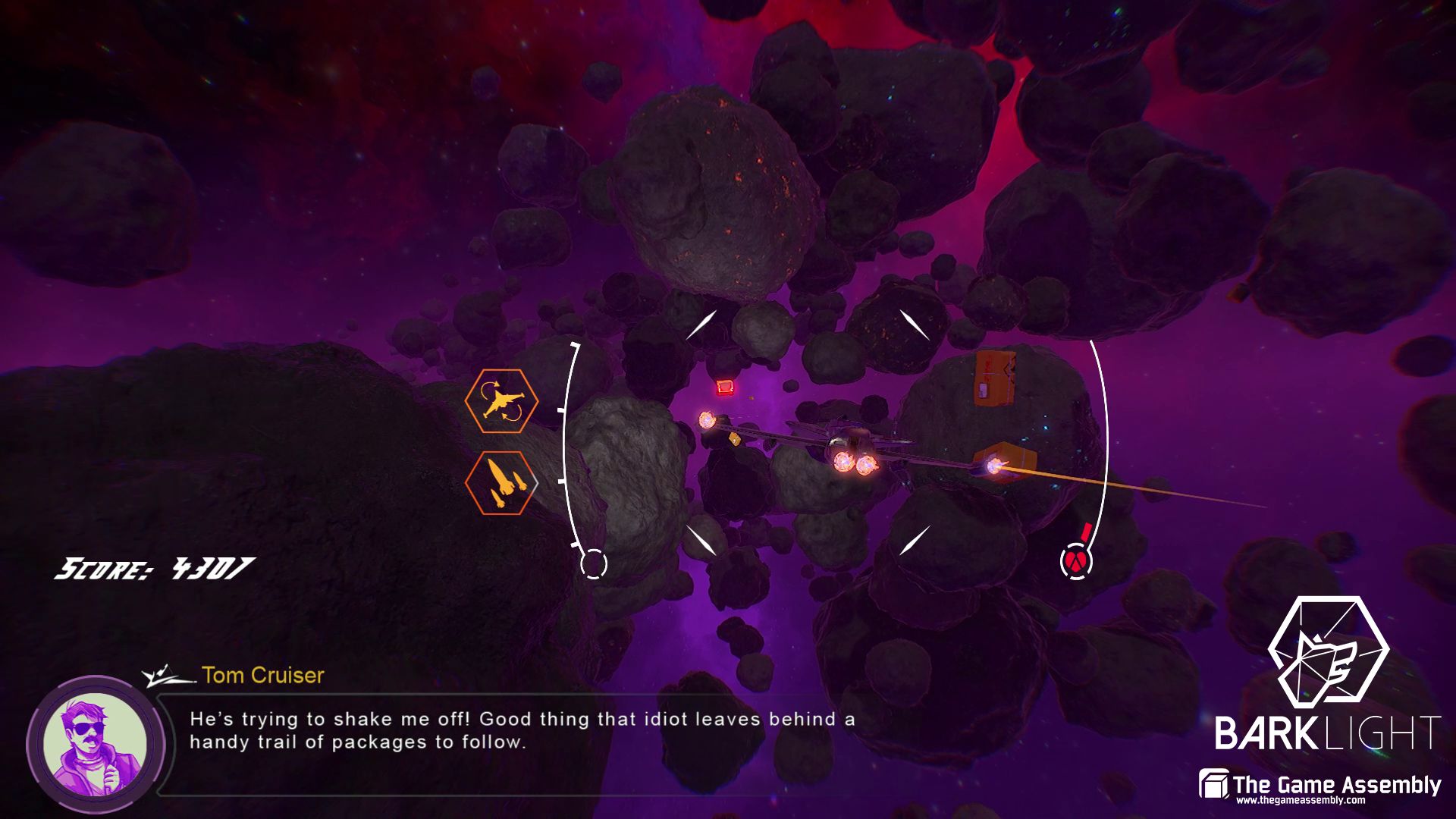The image size is (1456, 819).
Task: Select the missiles weapon icon
Action: 501,482
